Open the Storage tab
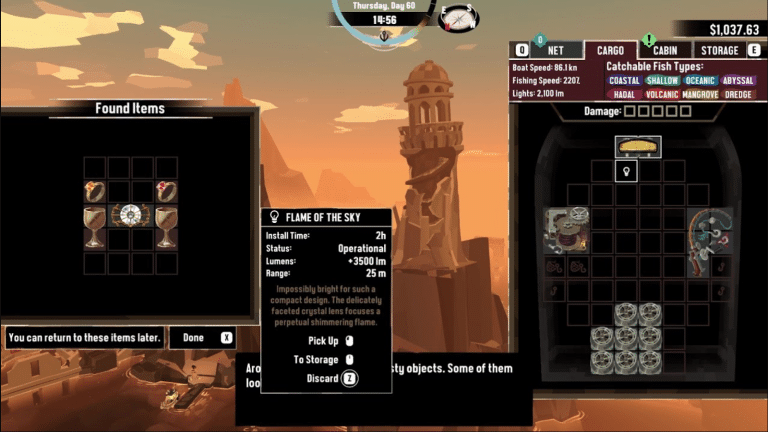Viewport: 768px width, 432px height. coord(720,50)
